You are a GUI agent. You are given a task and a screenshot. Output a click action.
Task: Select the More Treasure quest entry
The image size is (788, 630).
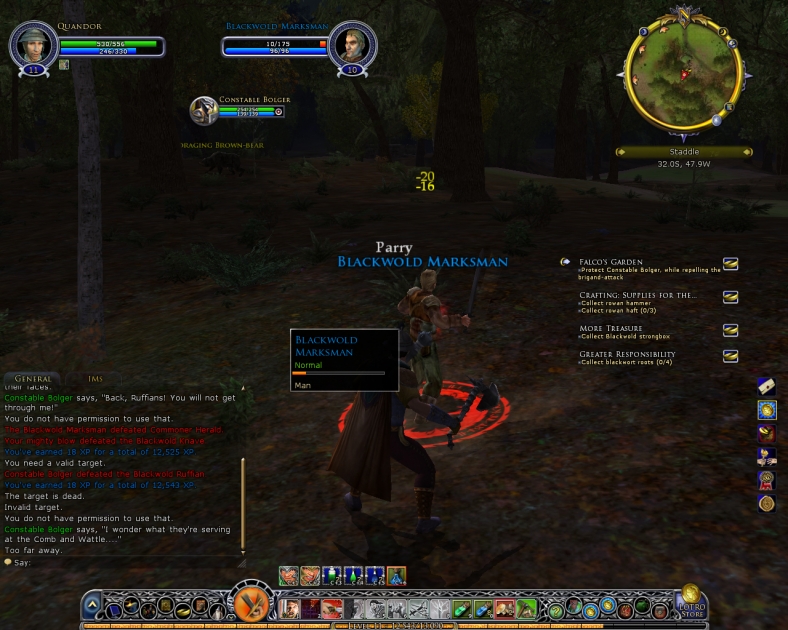(611, 328)
